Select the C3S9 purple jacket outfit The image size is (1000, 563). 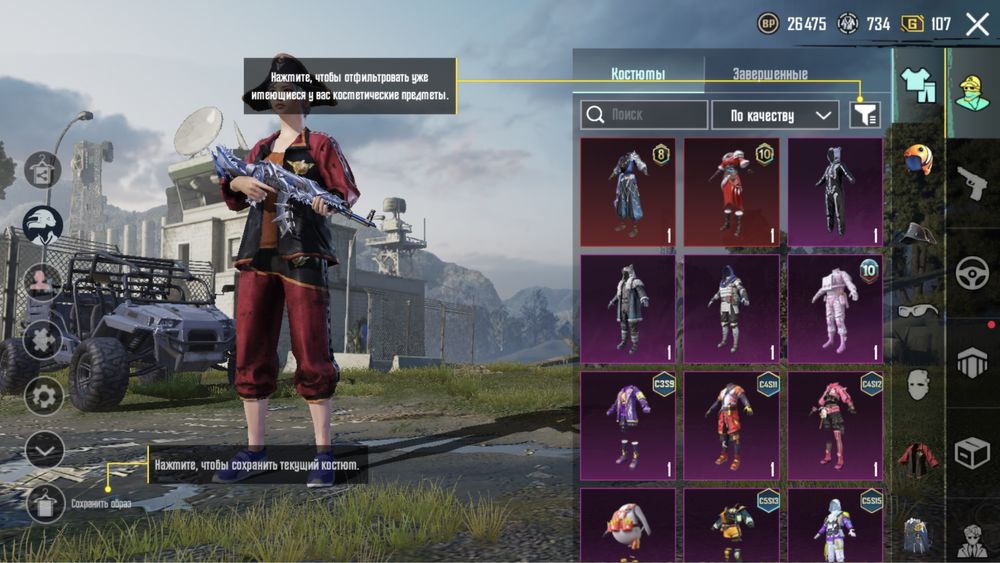[x=628, y=425]
